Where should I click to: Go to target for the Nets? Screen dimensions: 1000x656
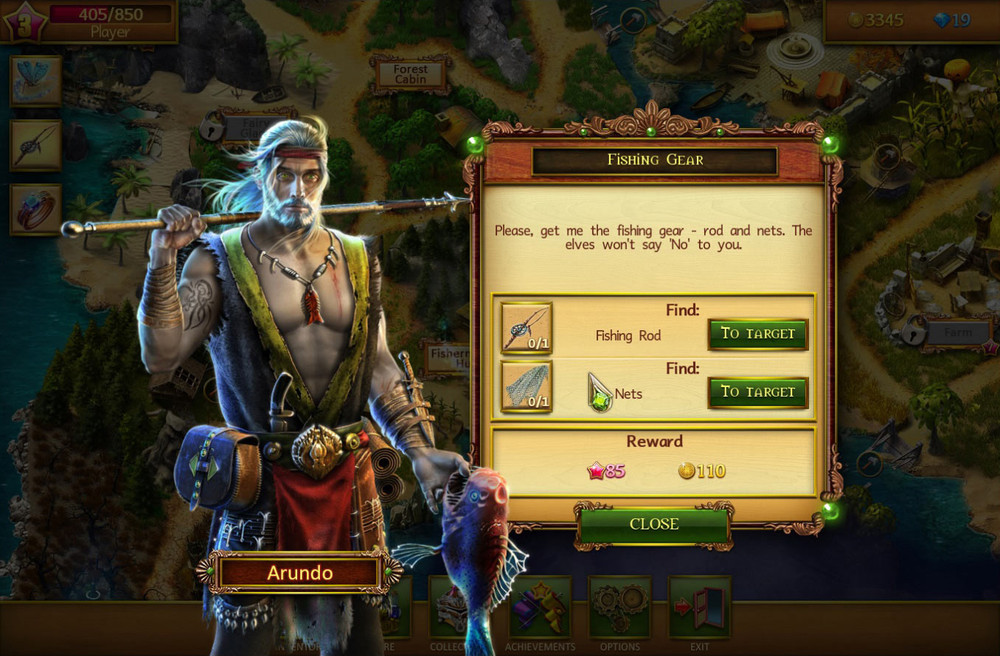757,392
